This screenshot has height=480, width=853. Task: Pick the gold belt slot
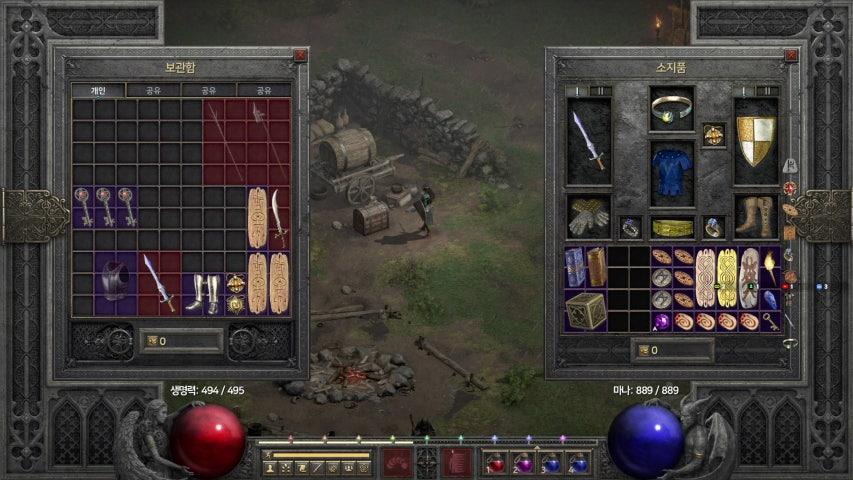(672, 228)
